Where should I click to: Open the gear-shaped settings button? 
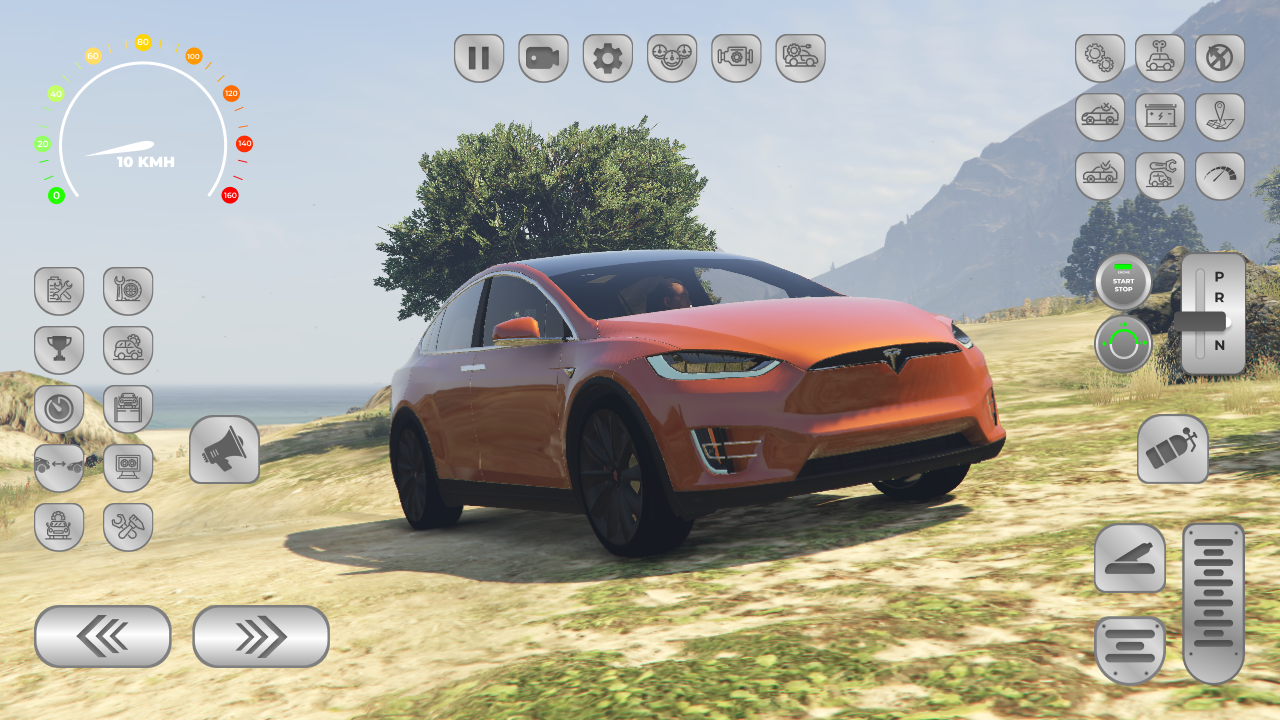(607, 58)
